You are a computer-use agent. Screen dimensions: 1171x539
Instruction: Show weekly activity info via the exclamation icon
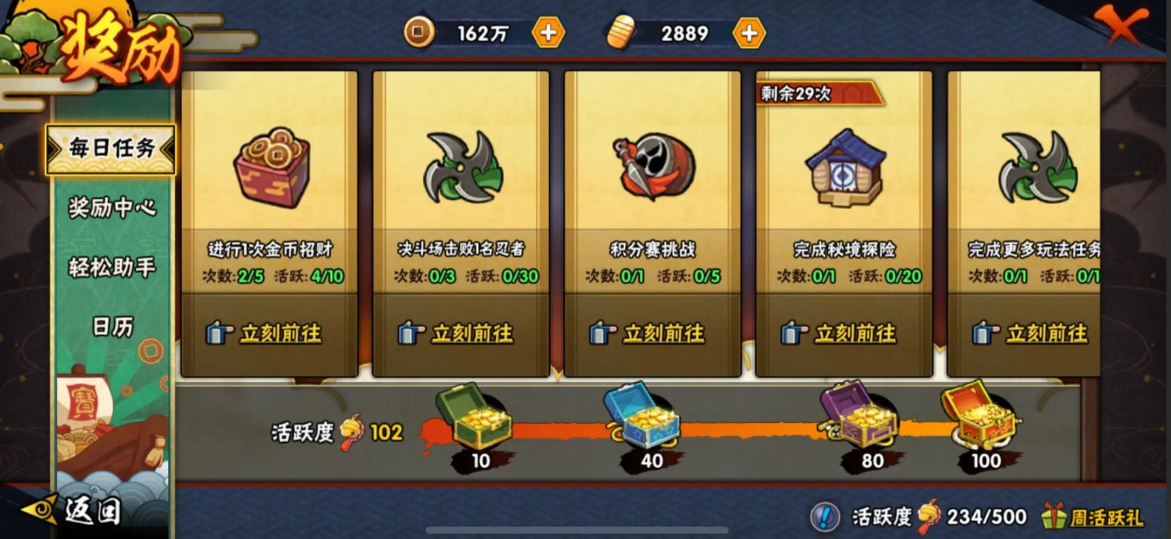pyautogui.click(x=824, y=516)
